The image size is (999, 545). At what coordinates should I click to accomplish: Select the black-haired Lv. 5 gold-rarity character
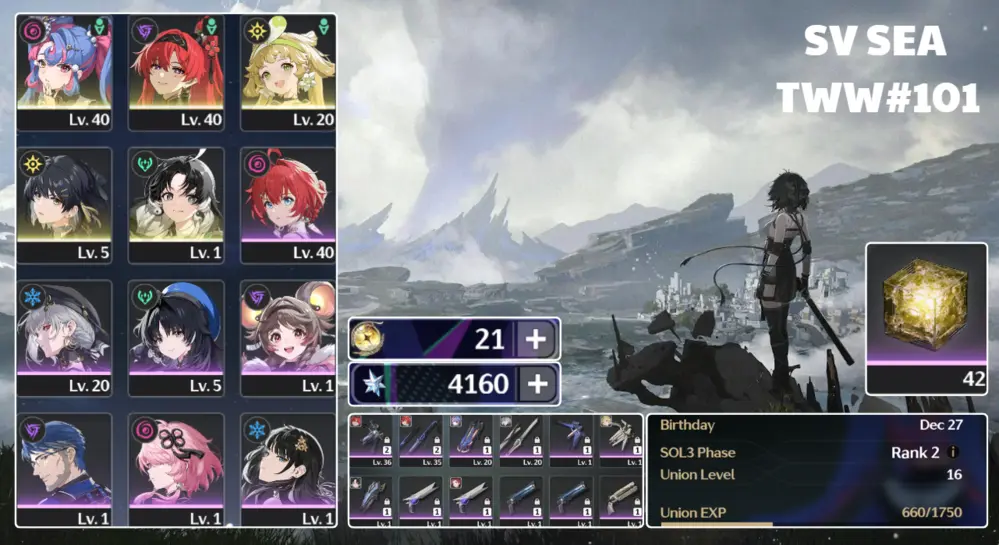[x=64, y=205]
